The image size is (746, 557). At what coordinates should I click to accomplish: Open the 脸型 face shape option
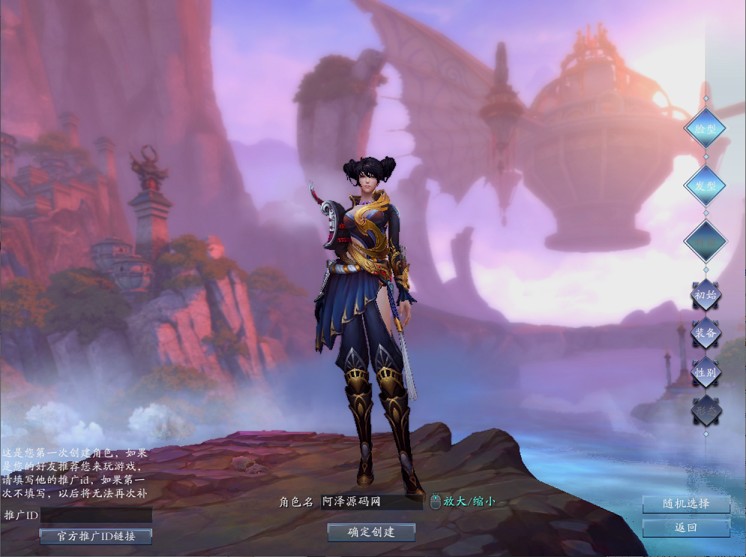click(704, 127)
